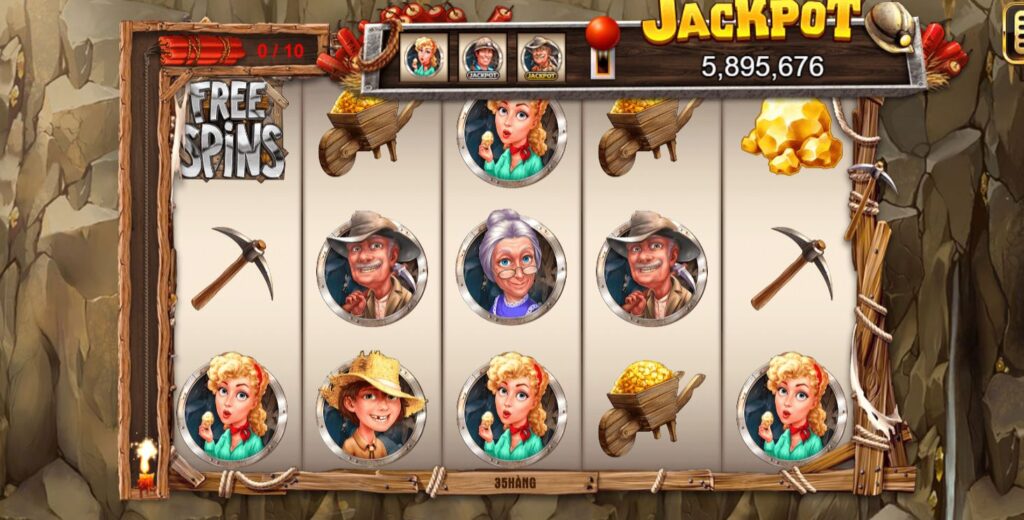Select the blonde woman icon in the jackpot panel
The width and height of the screenshot is (1024, 520).
[423, 57]
